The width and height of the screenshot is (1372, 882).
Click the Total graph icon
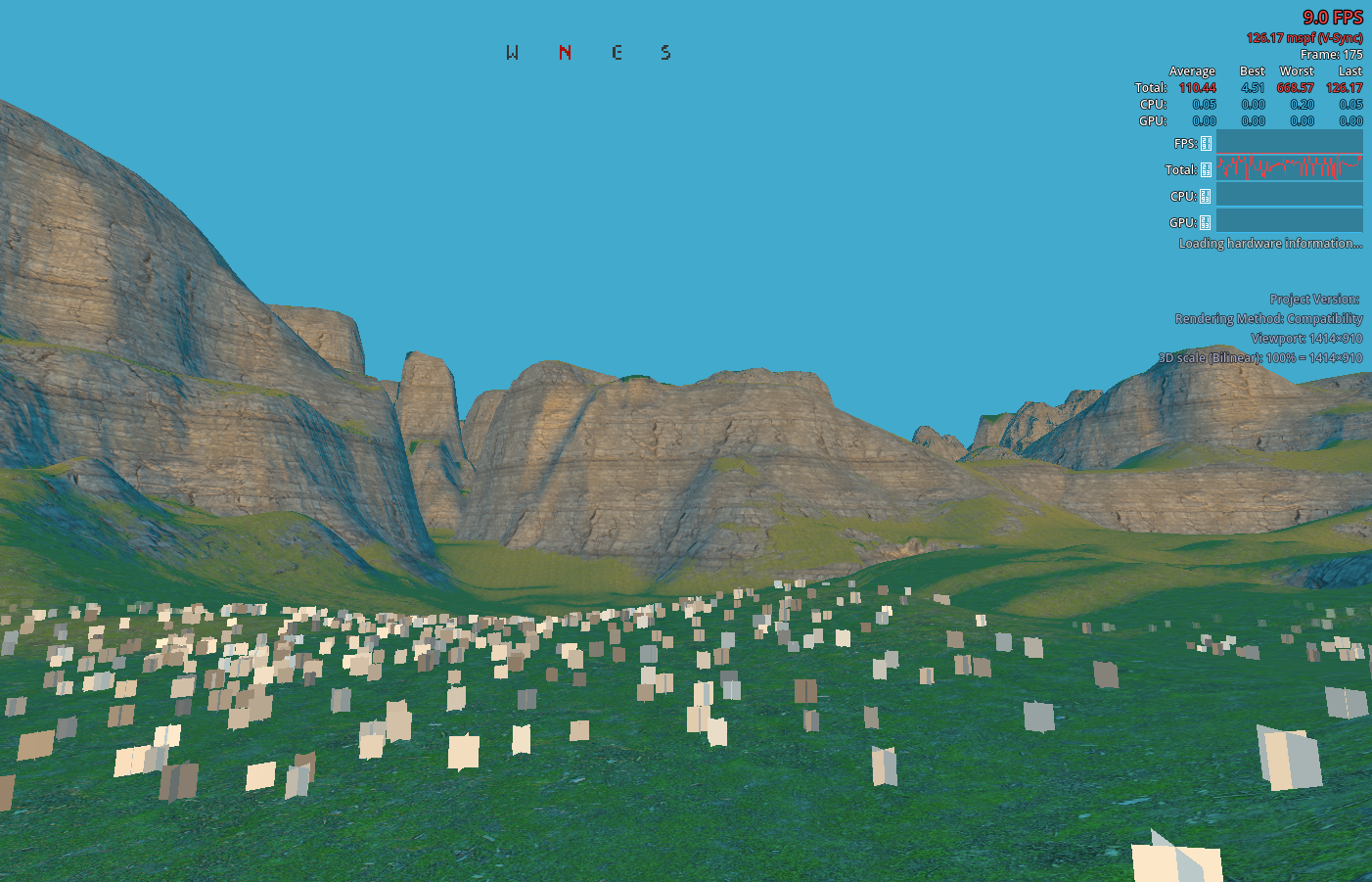pyautogui.click(x=1206, y=168)
